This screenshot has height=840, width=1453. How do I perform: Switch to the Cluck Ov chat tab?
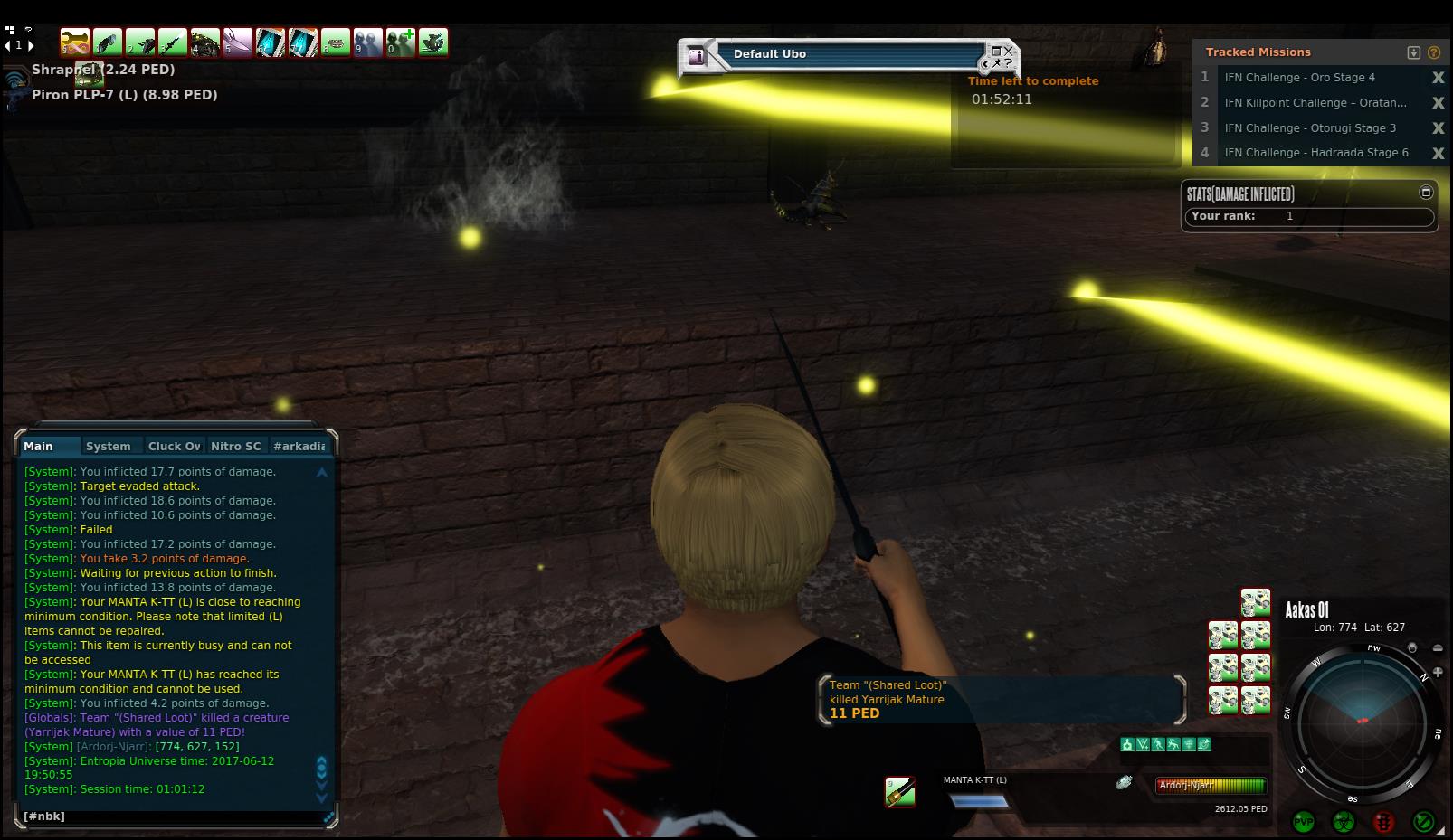tap(174, 446)
